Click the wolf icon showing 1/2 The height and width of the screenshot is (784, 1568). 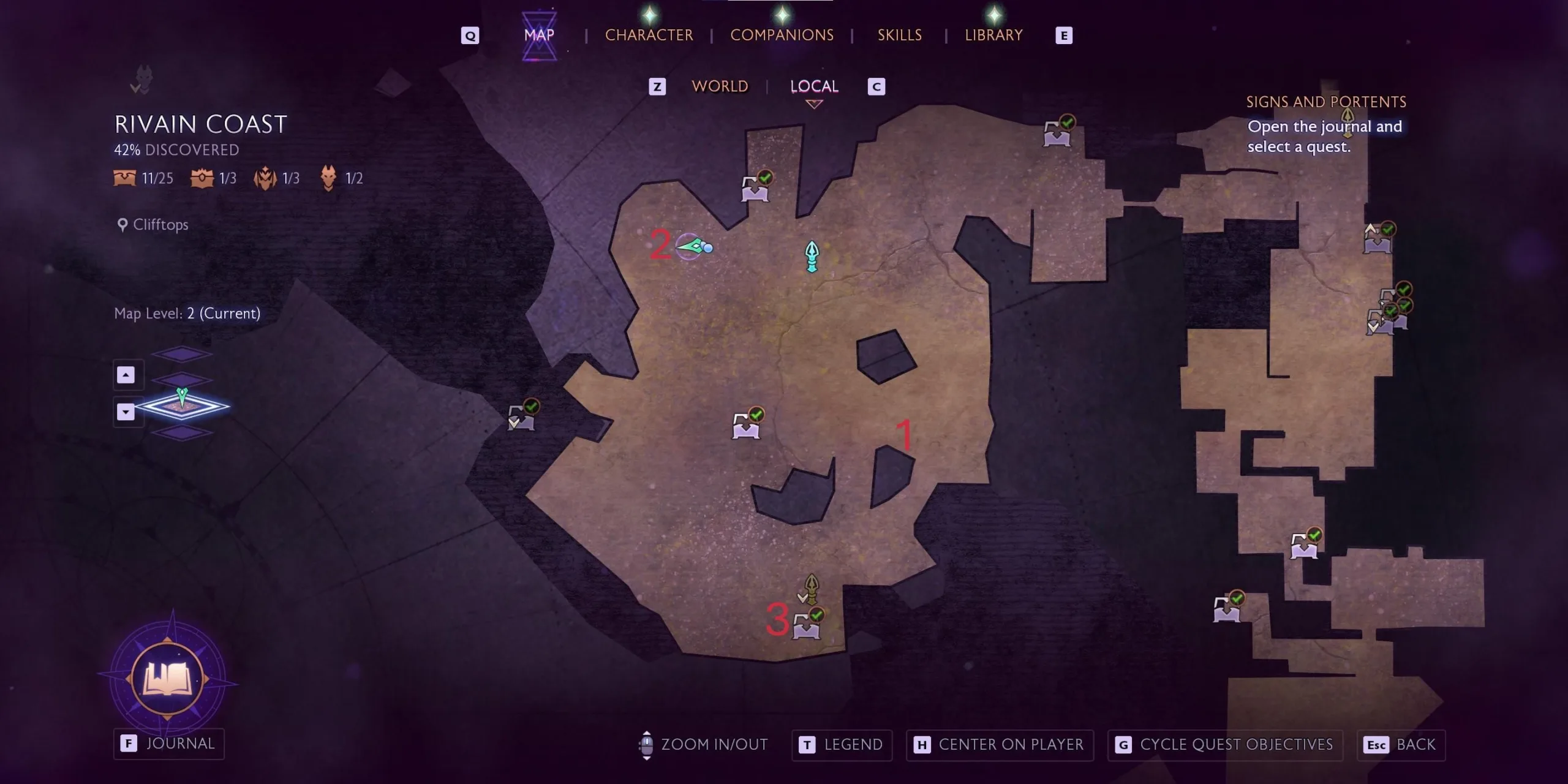tap(329, 176)
